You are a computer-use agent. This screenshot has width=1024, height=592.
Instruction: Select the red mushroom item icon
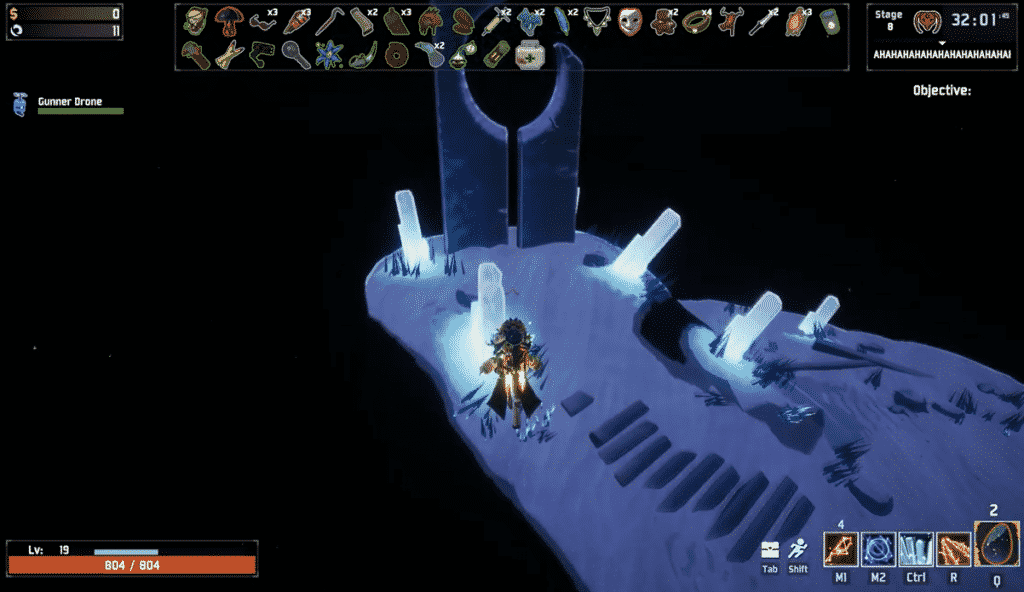click(228, 21)
